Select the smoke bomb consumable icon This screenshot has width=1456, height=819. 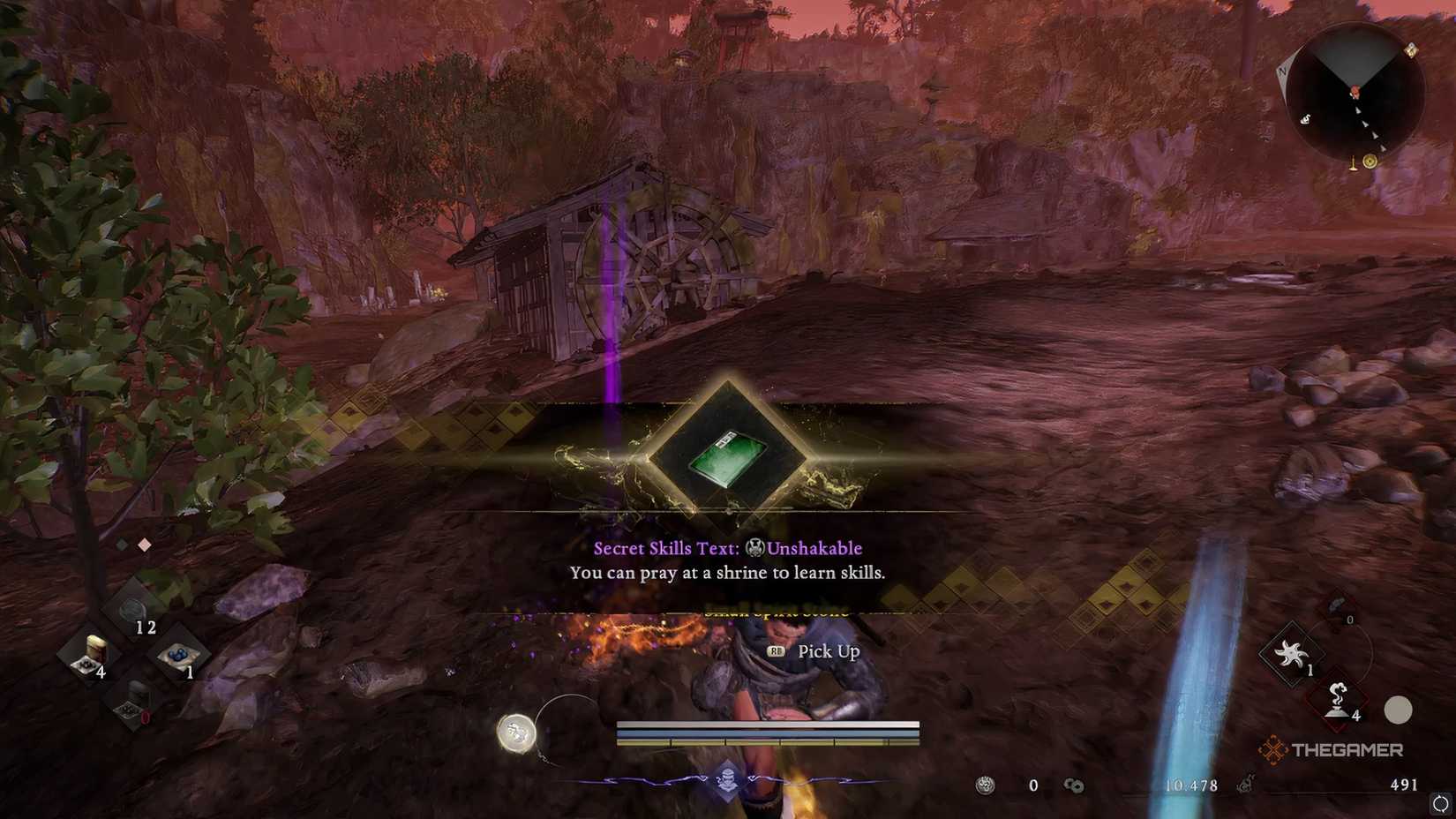pyautogui.click(x=1337, y=697)
